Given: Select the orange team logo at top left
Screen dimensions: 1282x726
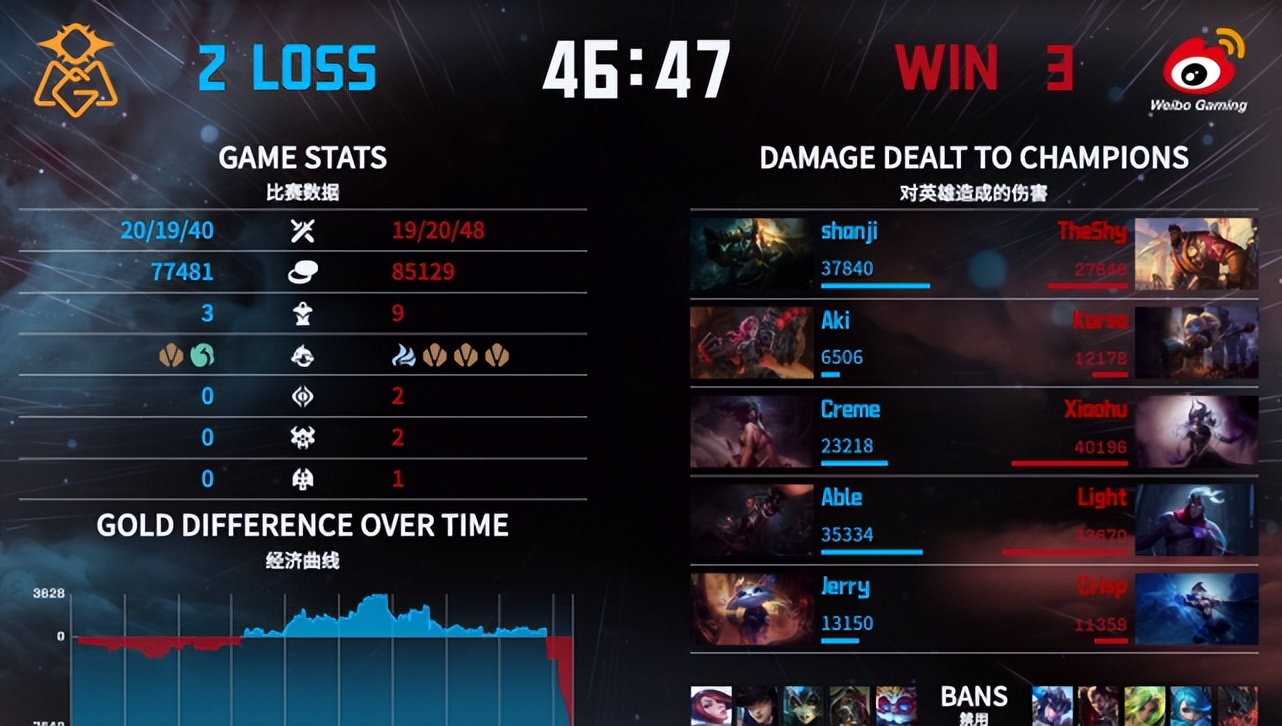Looking at the screenshot, I should 76,67.
